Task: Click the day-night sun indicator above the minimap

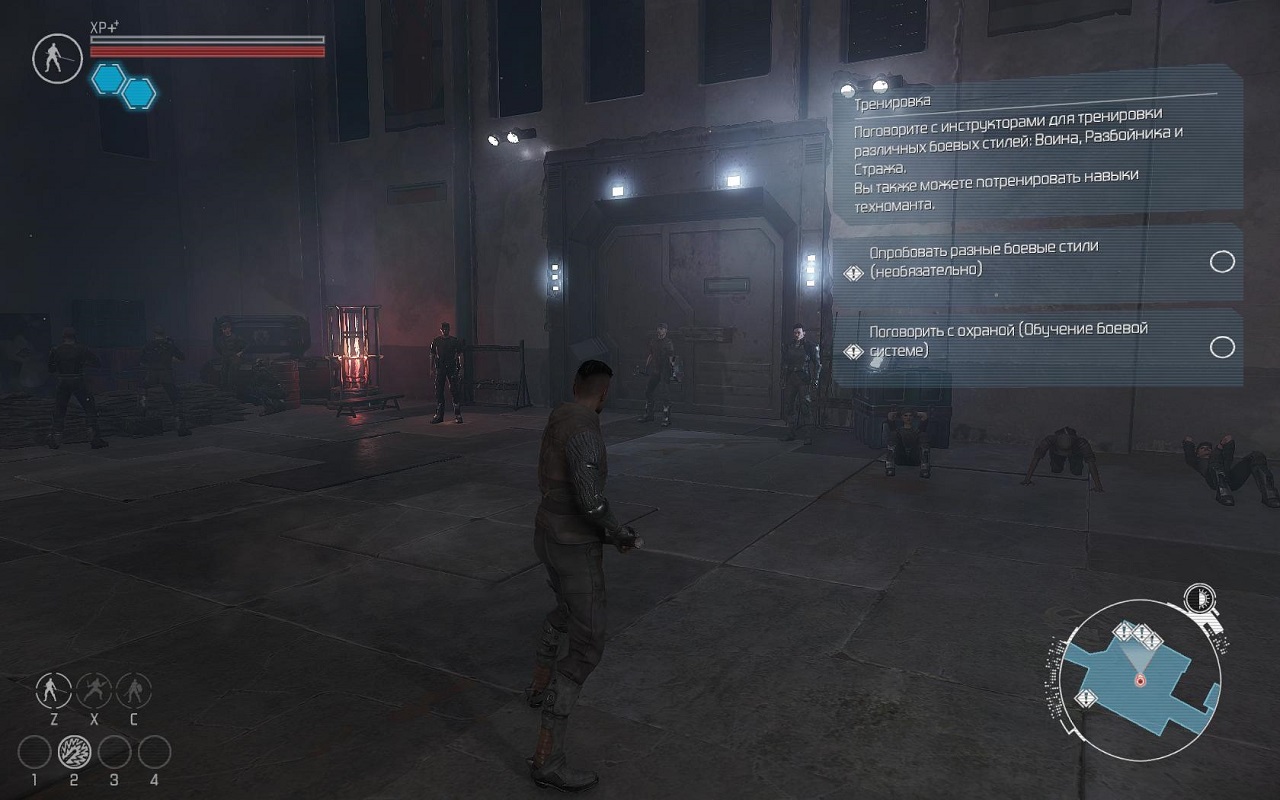Action: coord(1198,599)
